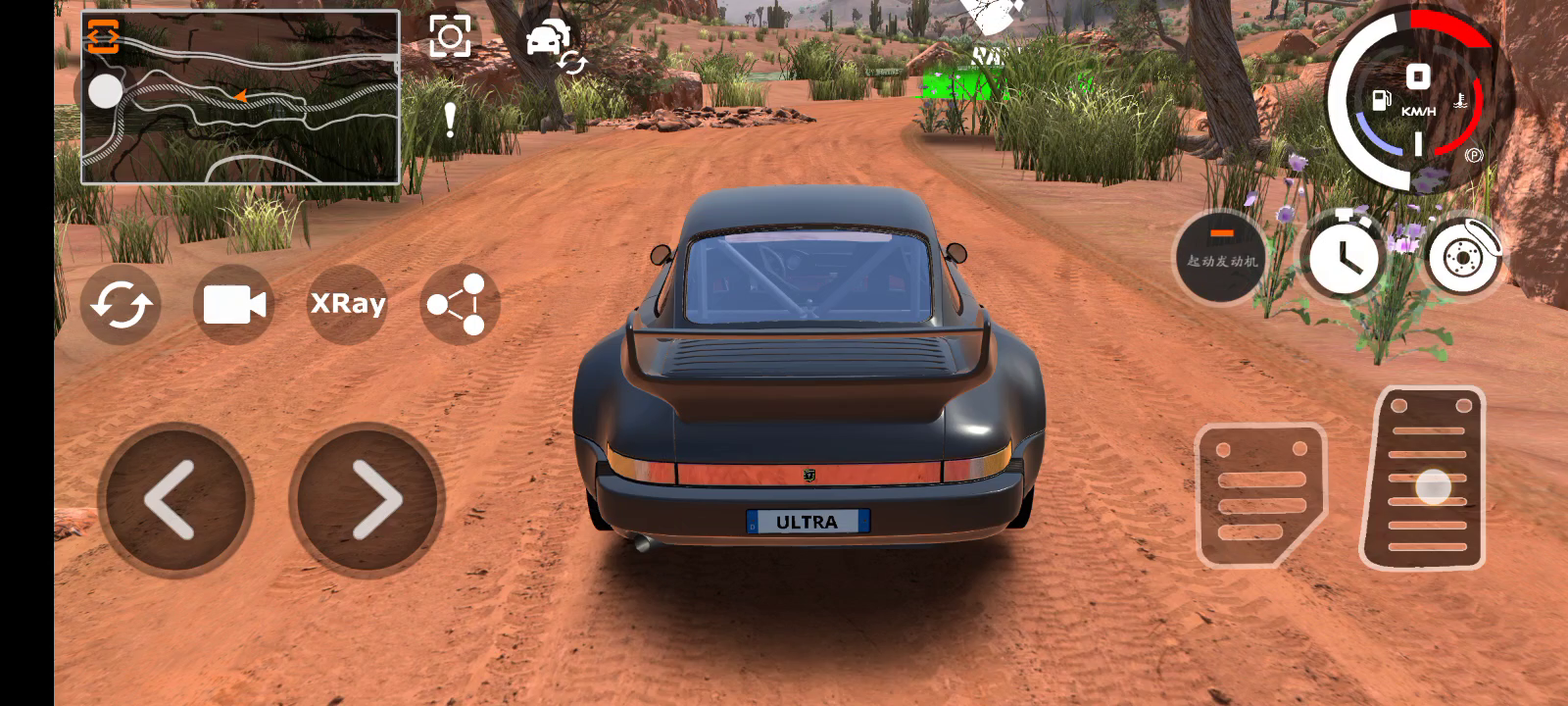Start the engine with the 起动发动机 button
1568x706 pixels.
[x=1221, y=258]
